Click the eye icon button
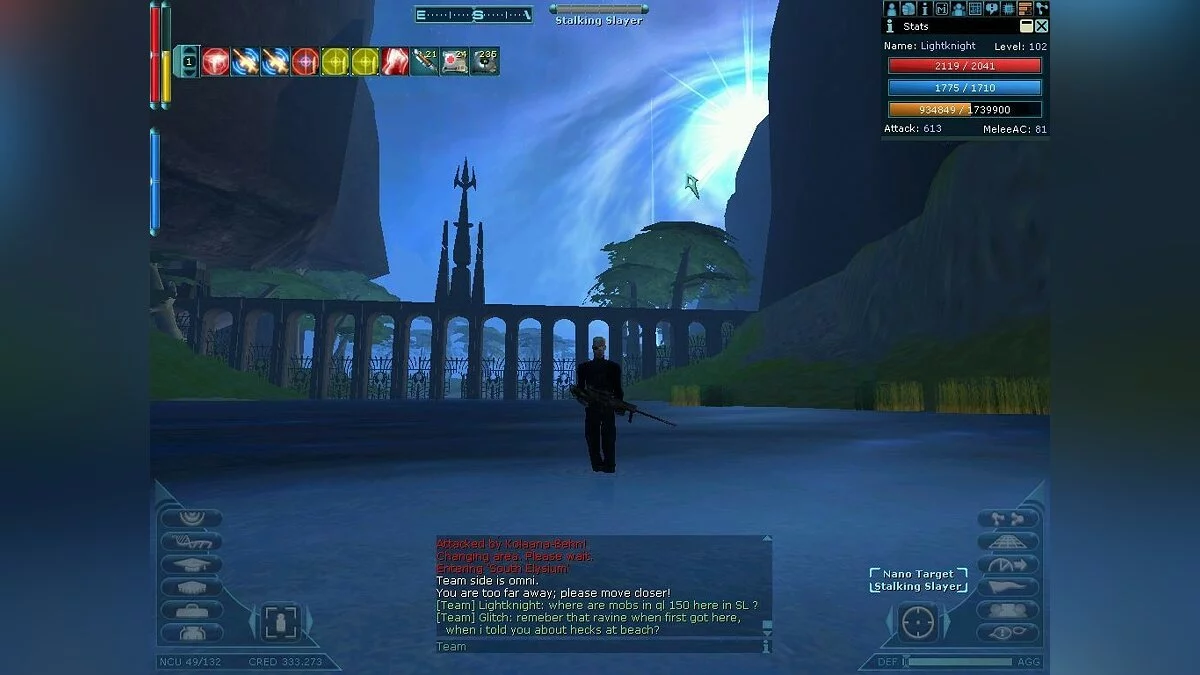This screenshot has height=675, width=1200. pos(1008,632)
